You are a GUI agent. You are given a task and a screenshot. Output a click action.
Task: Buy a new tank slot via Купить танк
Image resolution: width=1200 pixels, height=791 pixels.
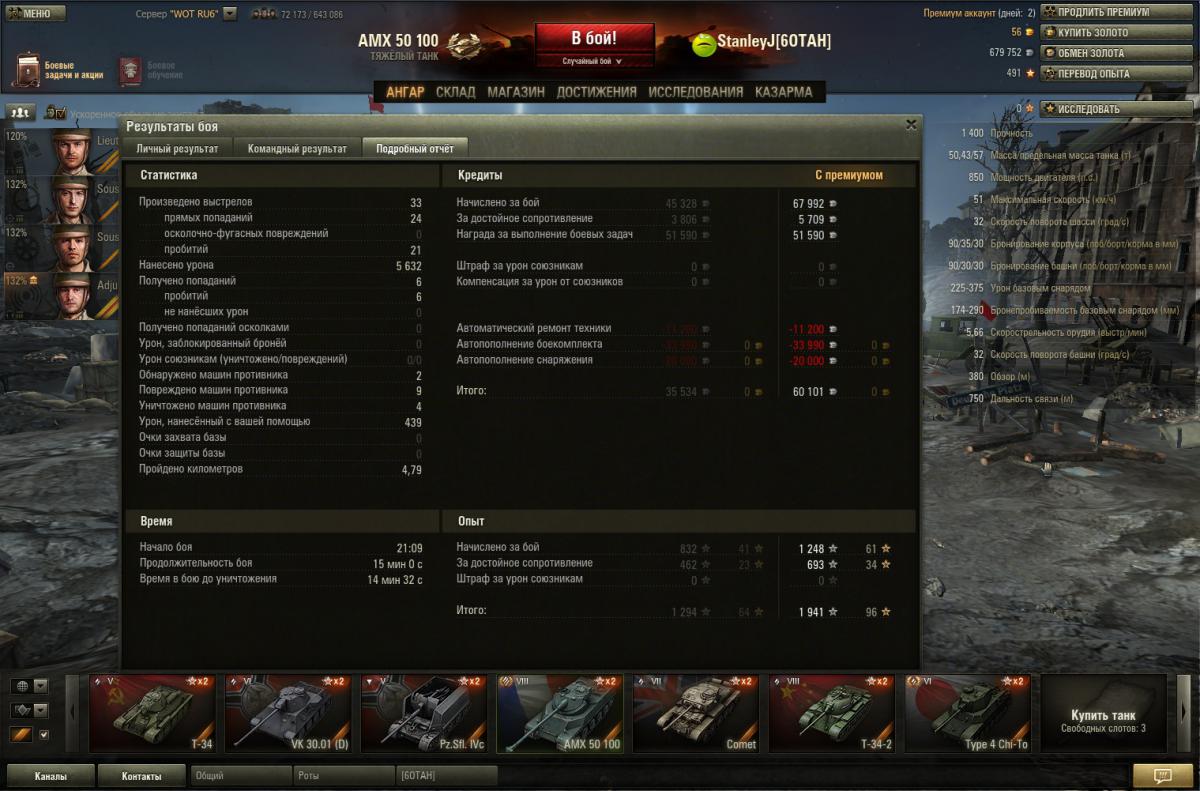point(1103,719)
